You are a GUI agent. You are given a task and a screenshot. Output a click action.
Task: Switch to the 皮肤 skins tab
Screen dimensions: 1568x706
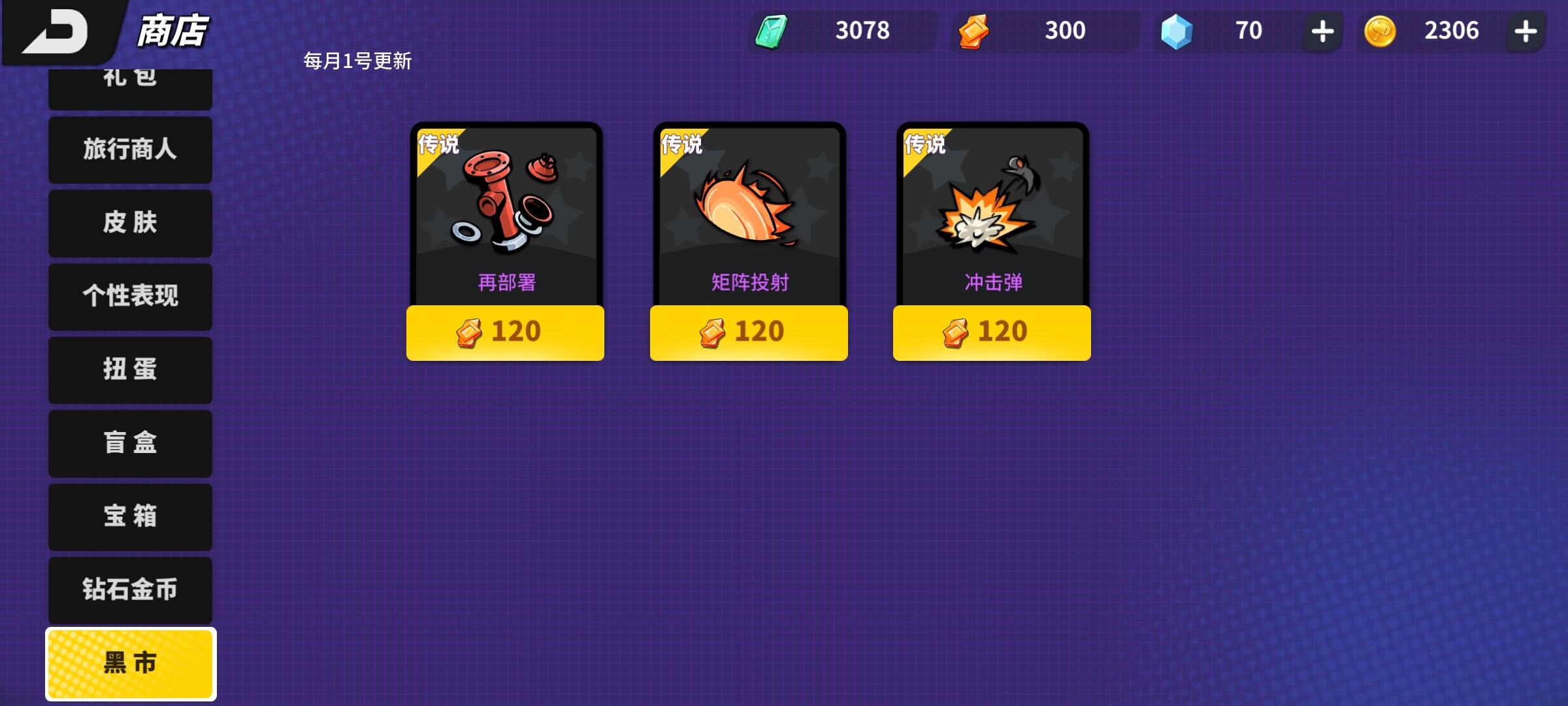click(x=130, y=224)
